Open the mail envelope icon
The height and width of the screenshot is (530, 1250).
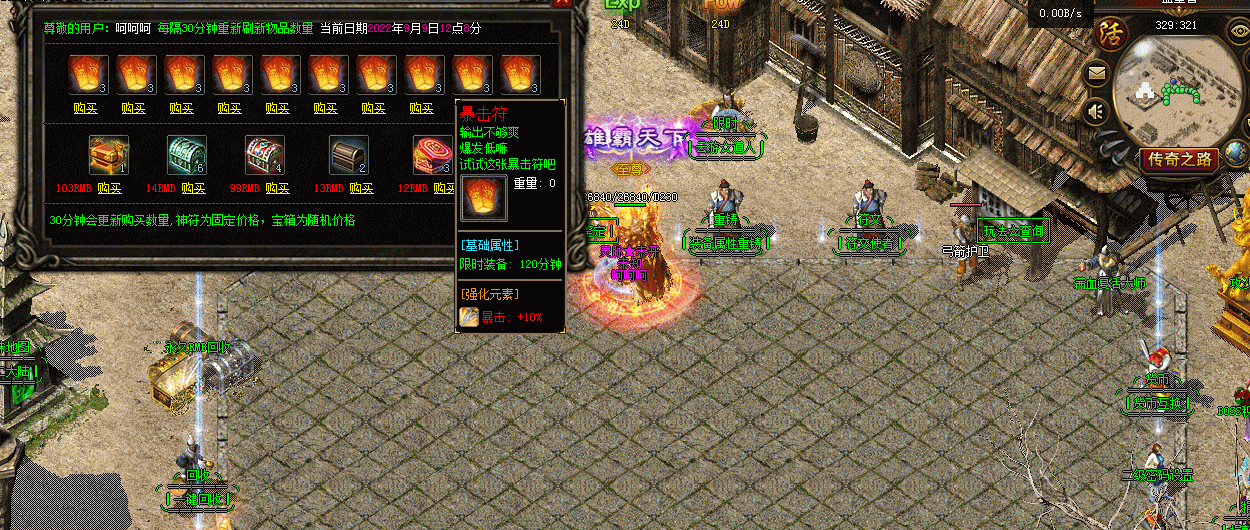click(1097, 73)
